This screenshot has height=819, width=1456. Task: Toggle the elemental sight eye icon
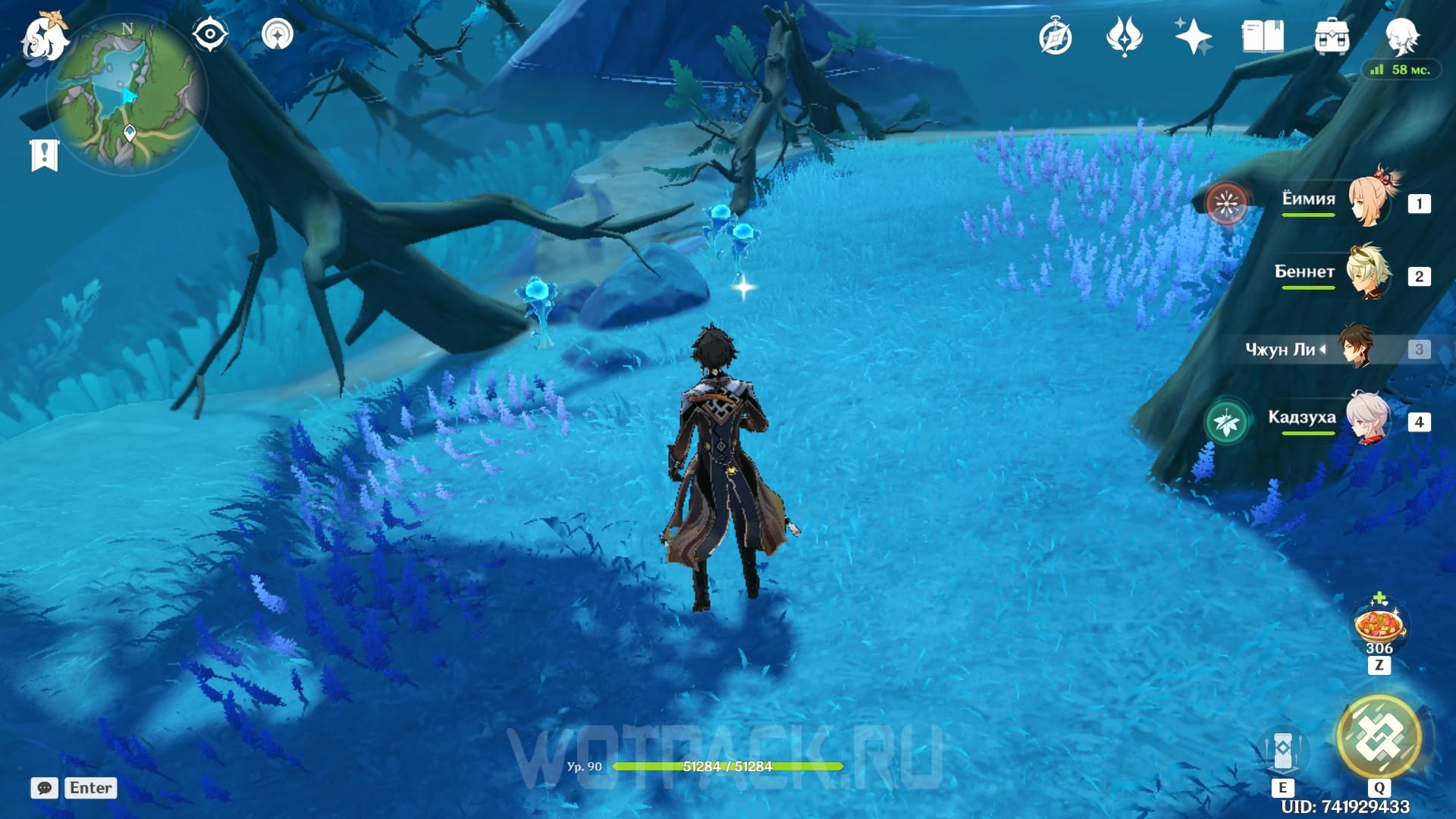click(209, 34)
